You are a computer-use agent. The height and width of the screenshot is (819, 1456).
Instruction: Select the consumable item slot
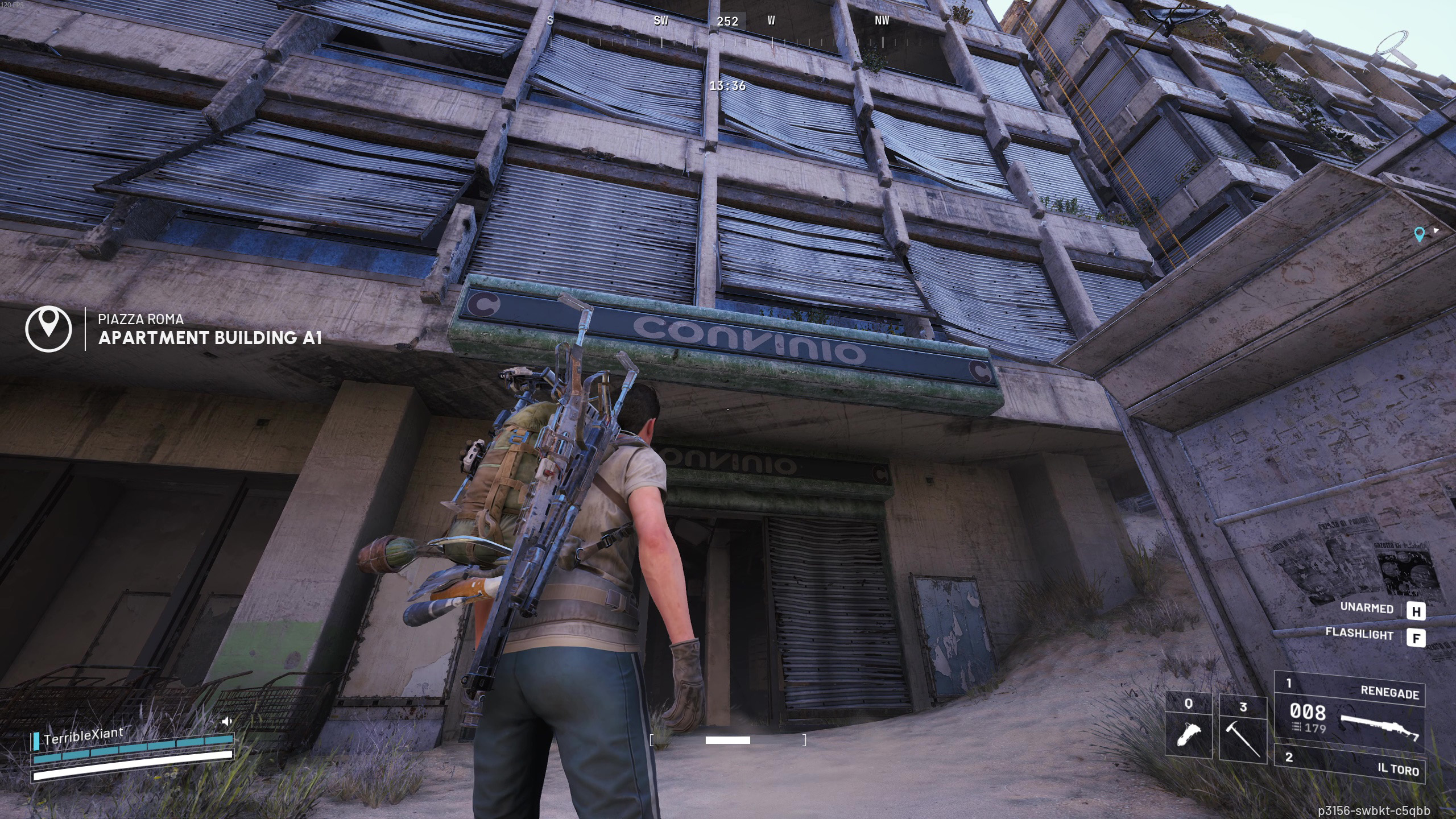(x=1189, y=725)
